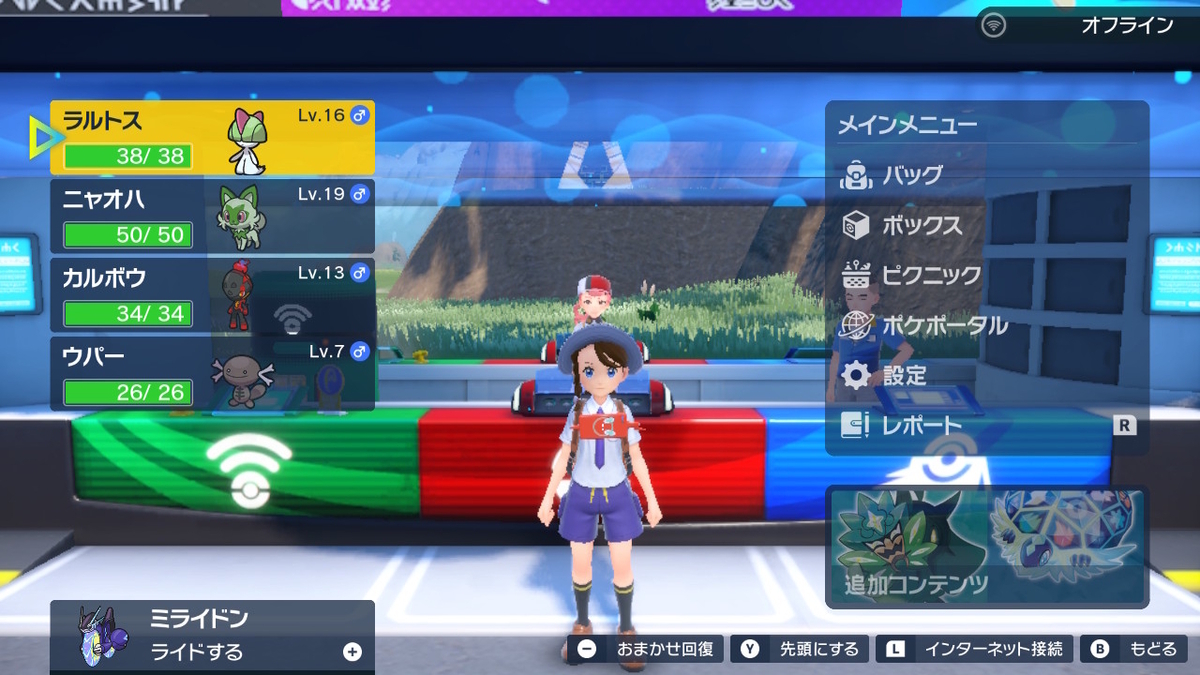Choose レポート to save
The width and height of the screenshot is (1200, 675).
(x=921, y=426)
